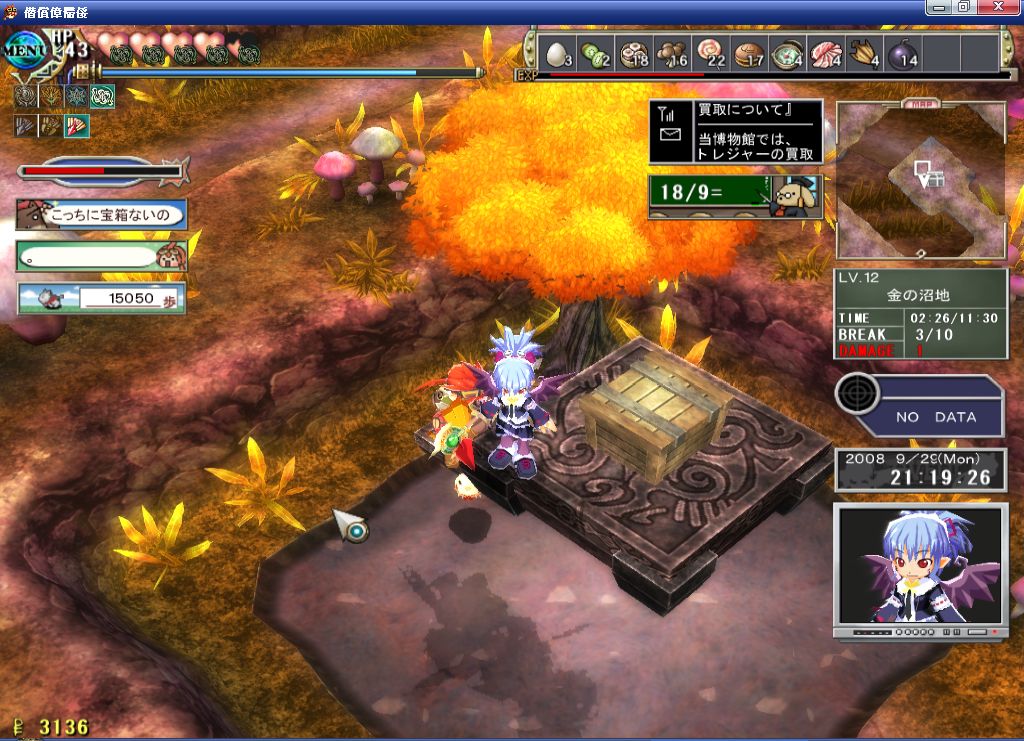Close the game window

tap(1002, 7)
